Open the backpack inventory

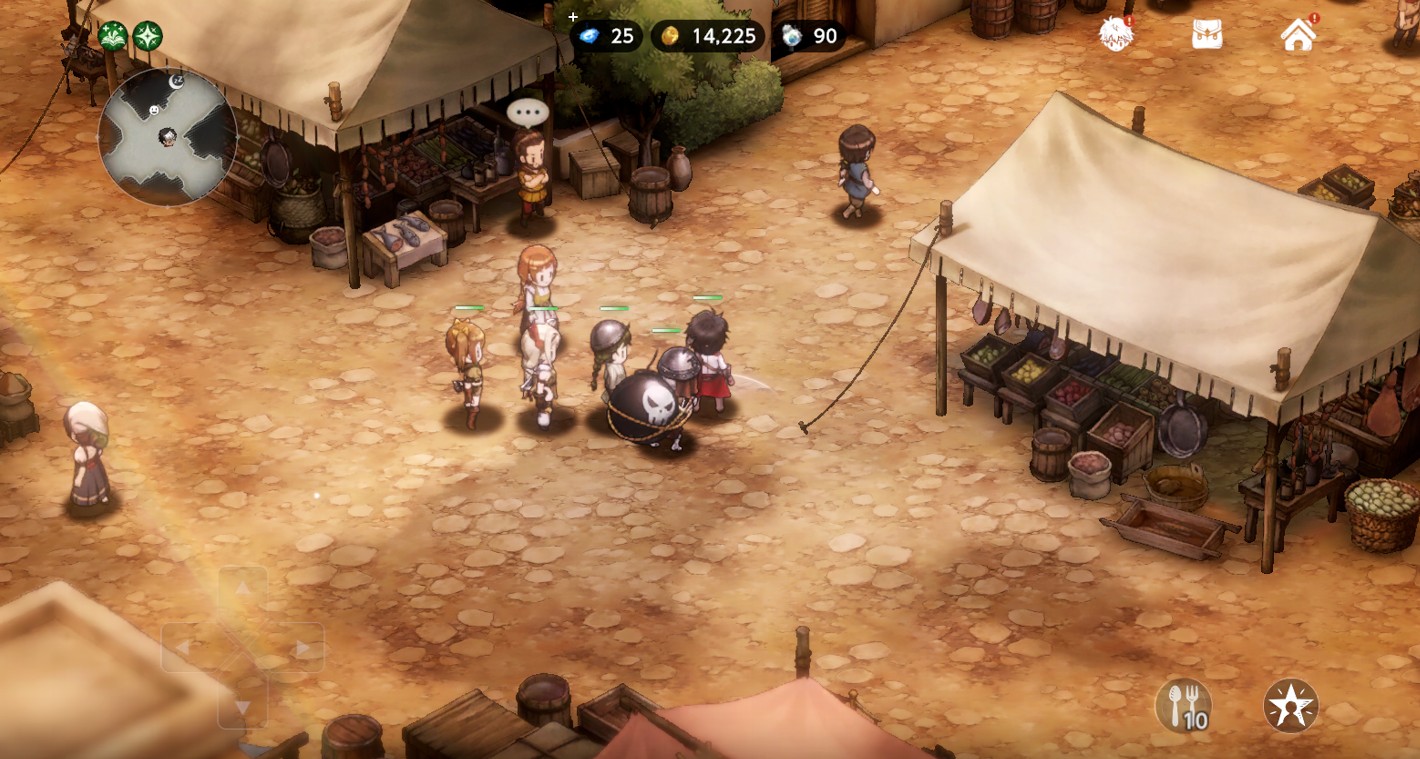[1207, 34]
